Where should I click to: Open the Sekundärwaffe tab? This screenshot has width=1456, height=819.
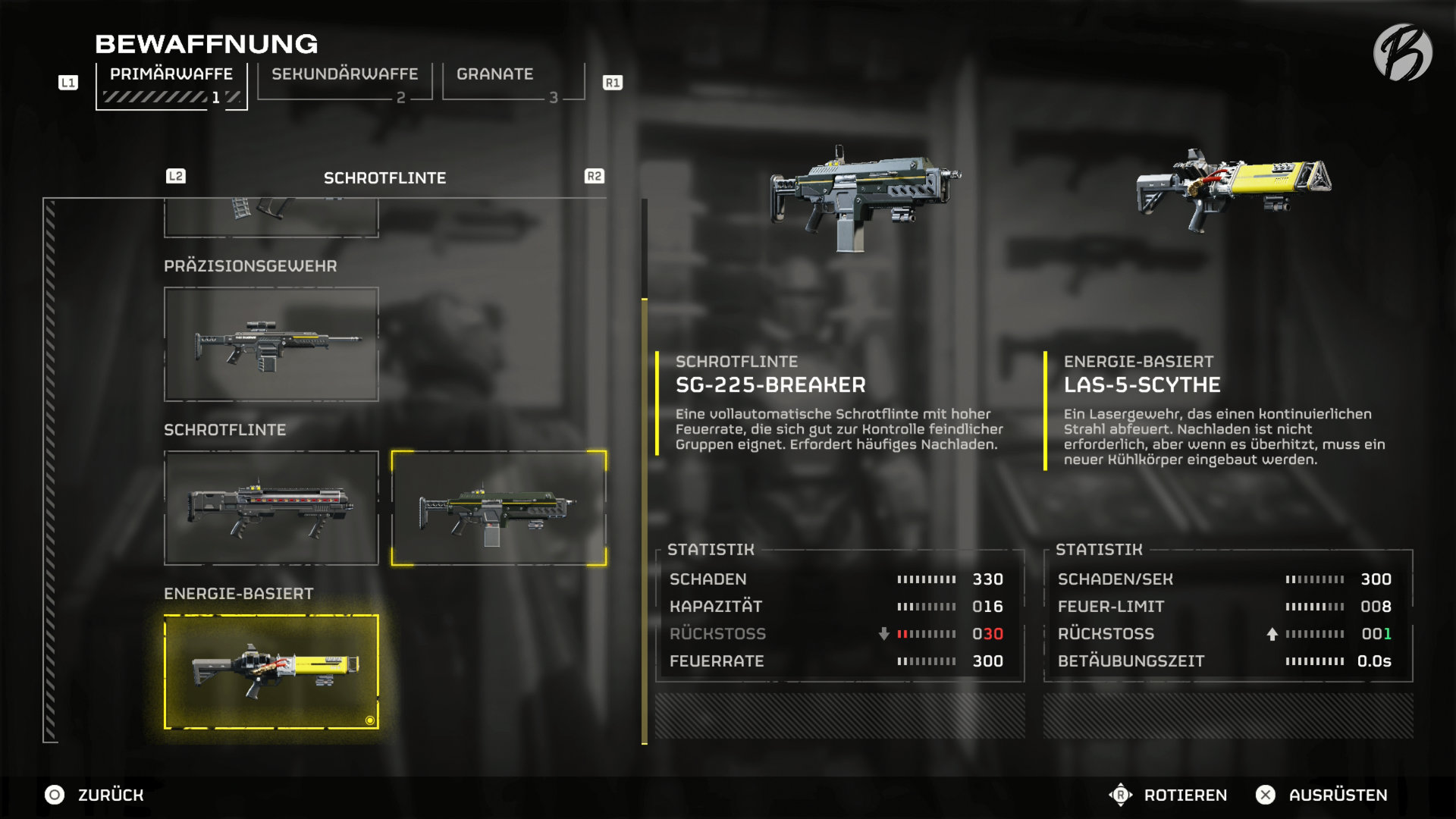pyautogui.click(x=344, y=82)
